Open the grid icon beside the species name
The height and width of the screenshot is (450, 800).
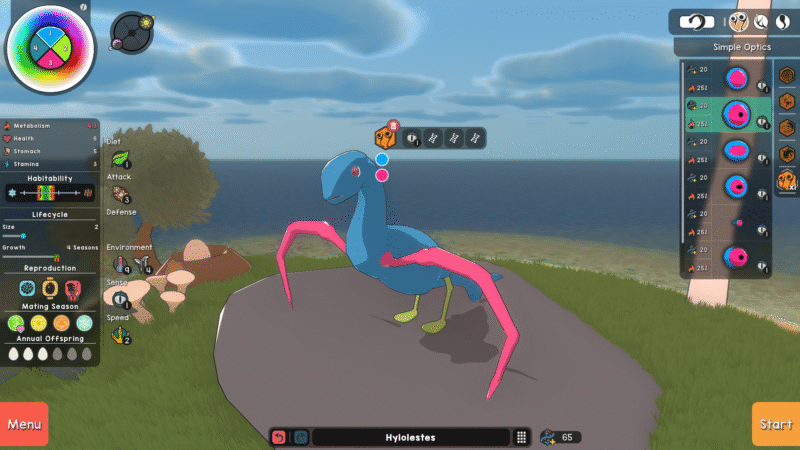point(521,437)
